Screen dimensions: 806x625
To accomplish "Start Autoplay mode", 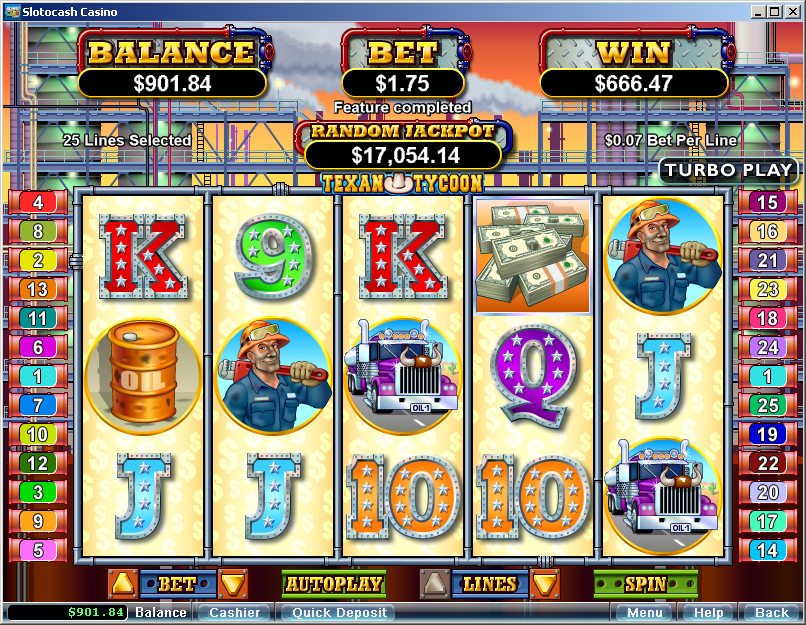I will coord(334,584).
